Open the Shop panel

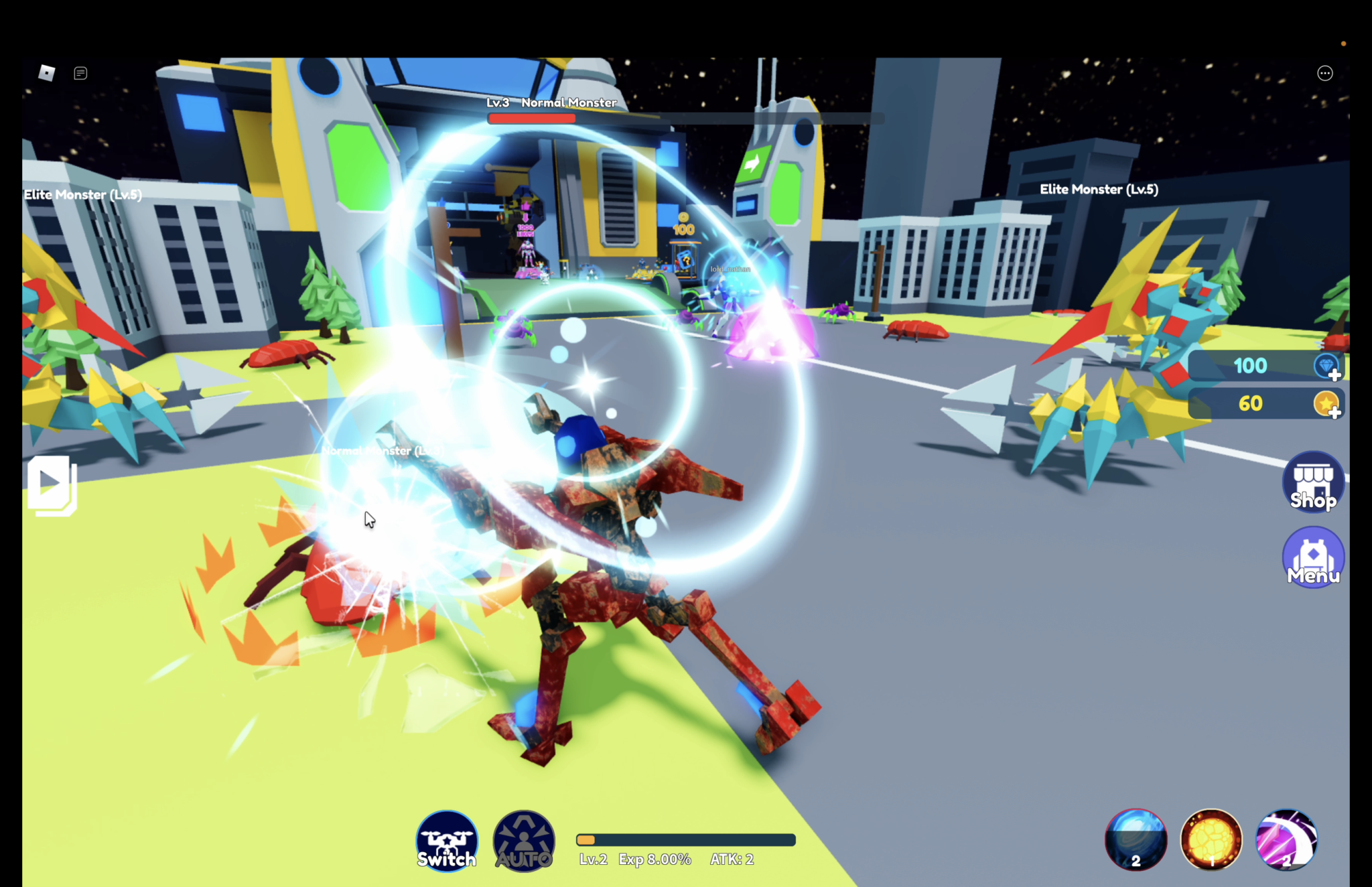point(1312,482)
